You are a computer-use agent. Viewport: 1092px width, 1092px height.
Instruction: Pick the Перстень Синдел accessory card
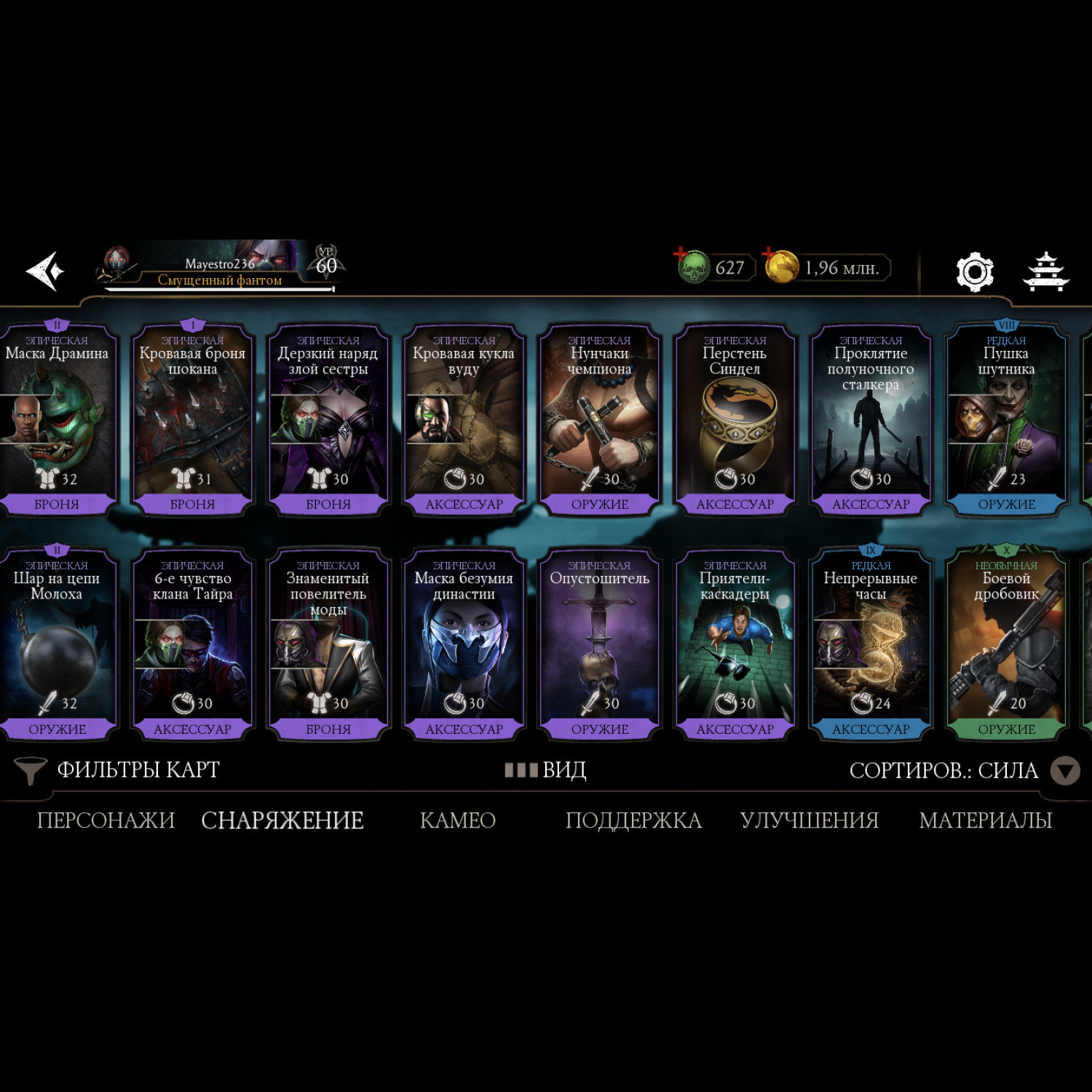(x=735, y=420)
